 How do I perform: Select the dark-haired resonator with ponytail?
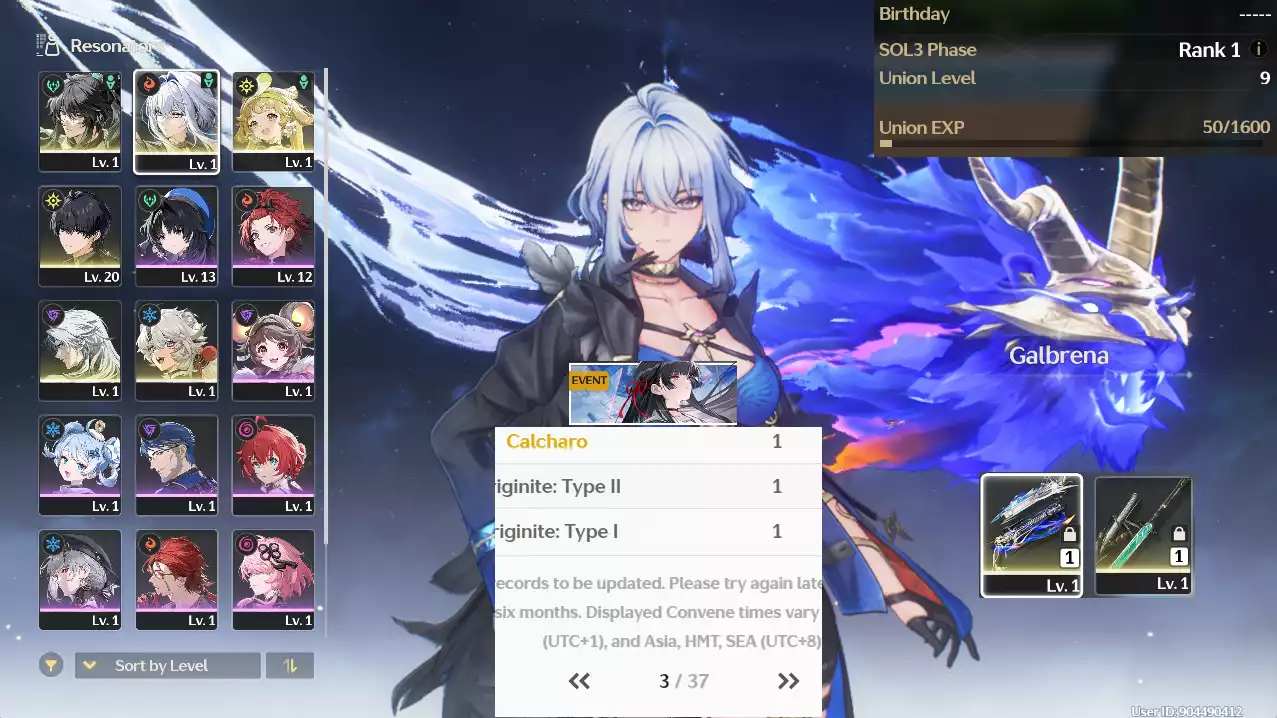[80, 121]
